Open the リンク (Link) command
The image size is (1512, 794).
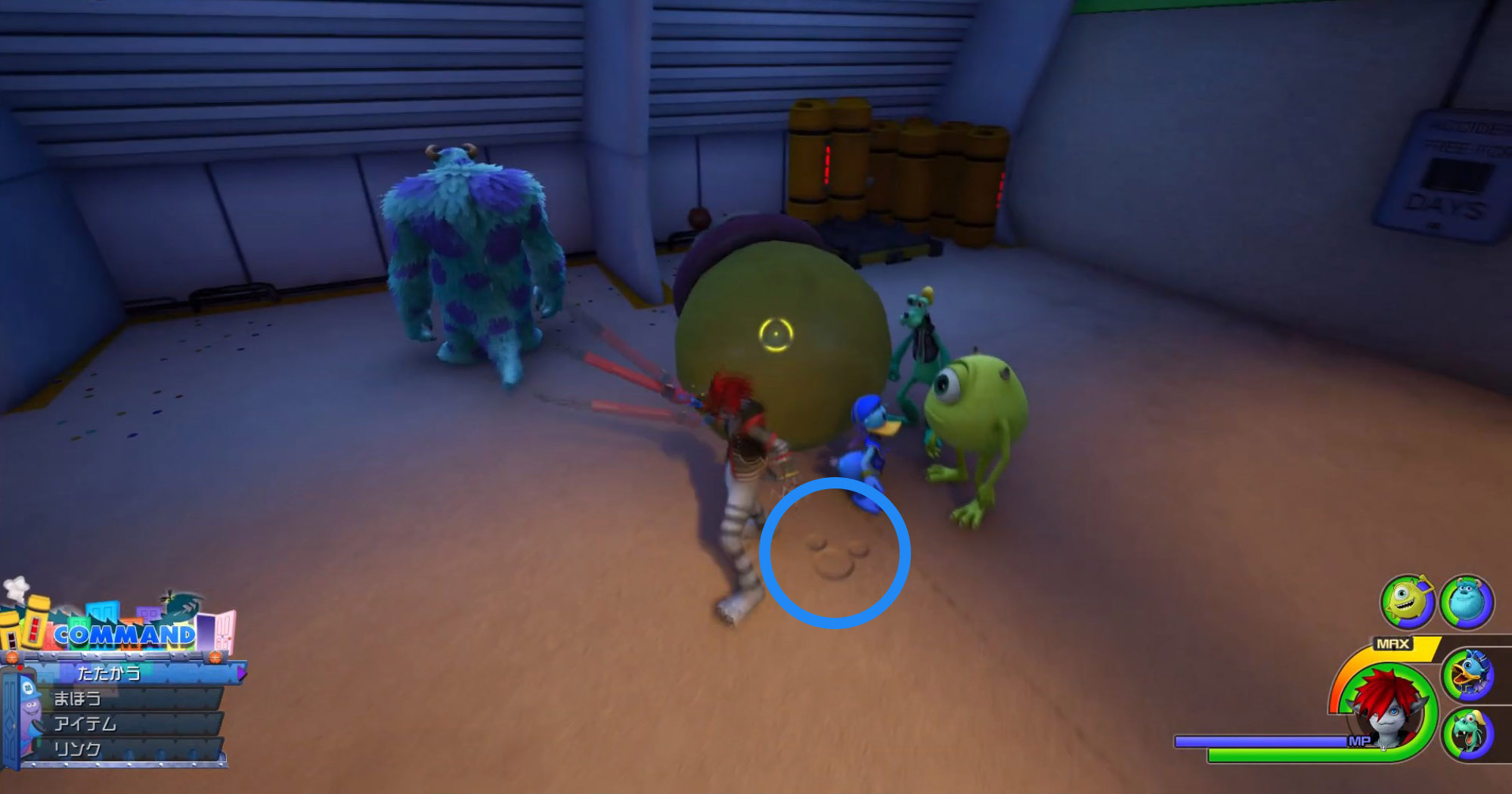click(78, 748)
